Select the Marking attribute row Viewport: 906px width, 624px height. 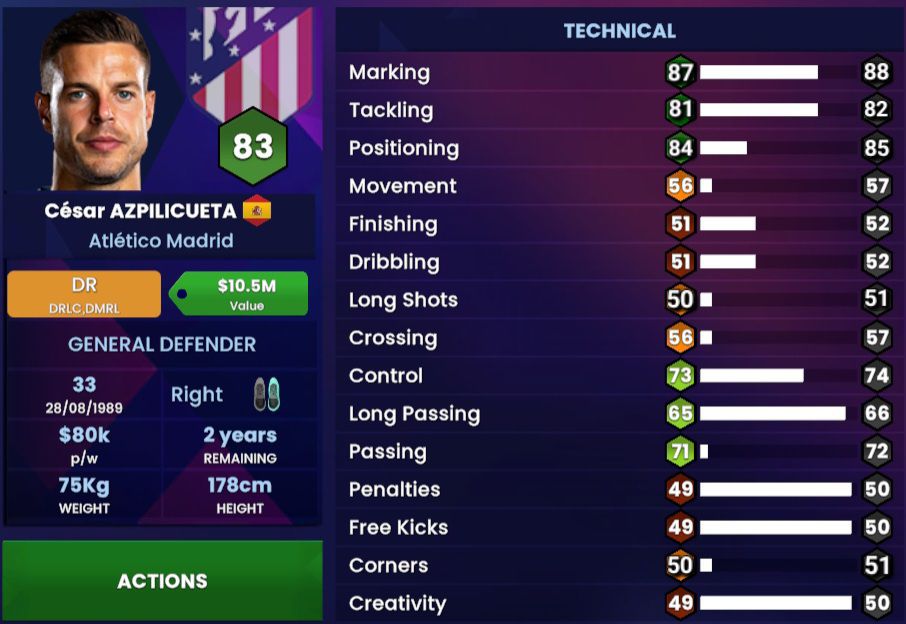coord(619,73)
